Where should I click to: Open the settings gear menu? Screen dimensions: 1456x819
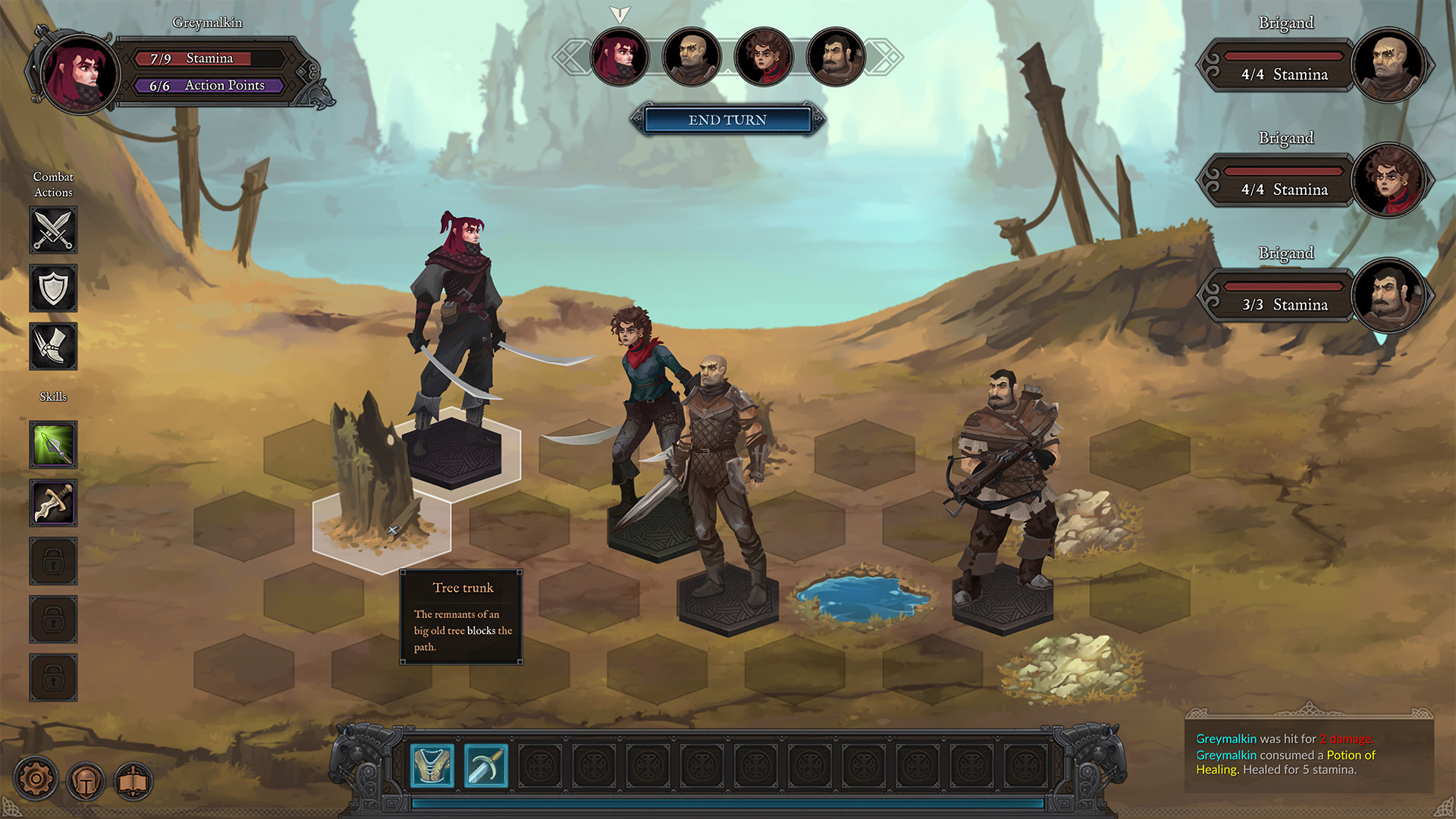coord(34,778)
